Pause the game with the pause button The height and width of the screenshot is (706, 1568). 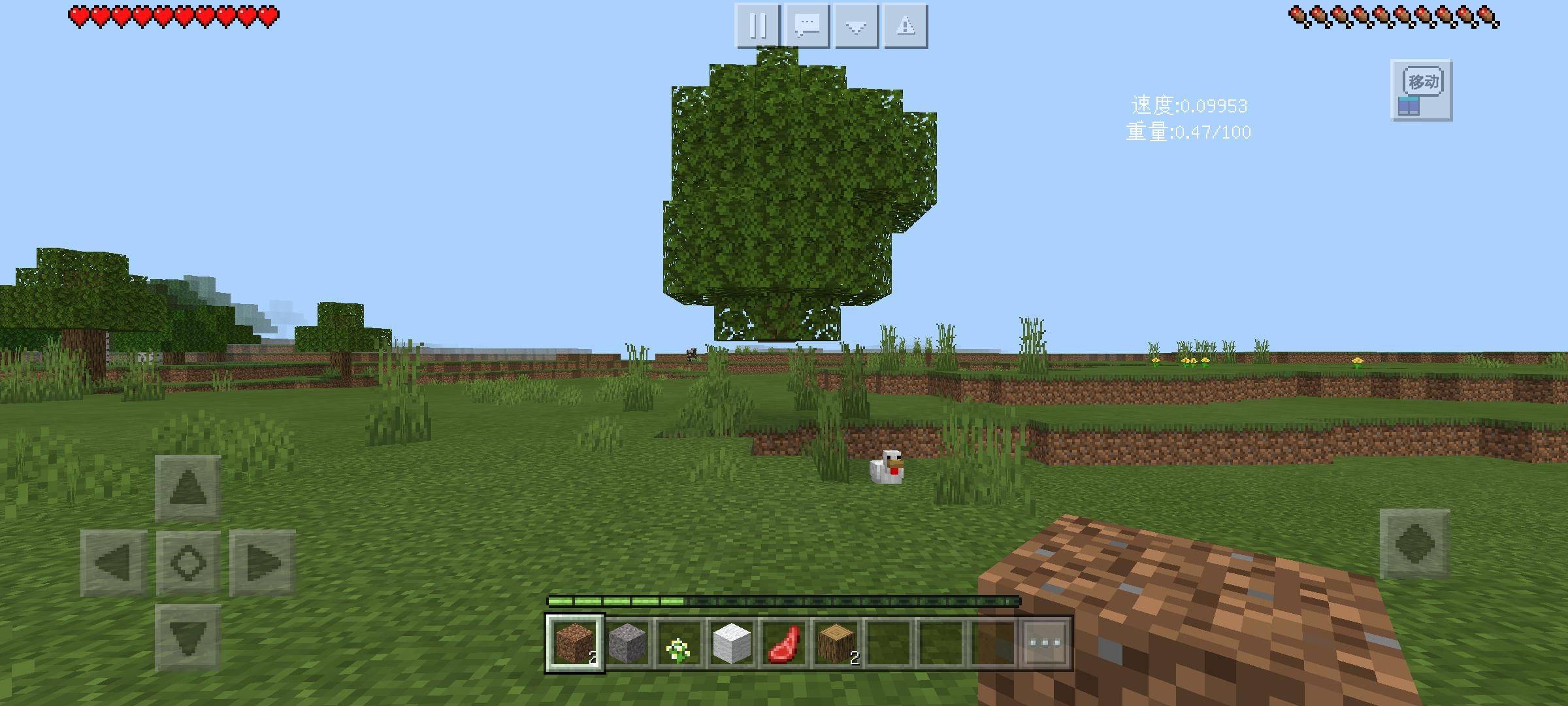pyautogui.click(x=757, y=26)
